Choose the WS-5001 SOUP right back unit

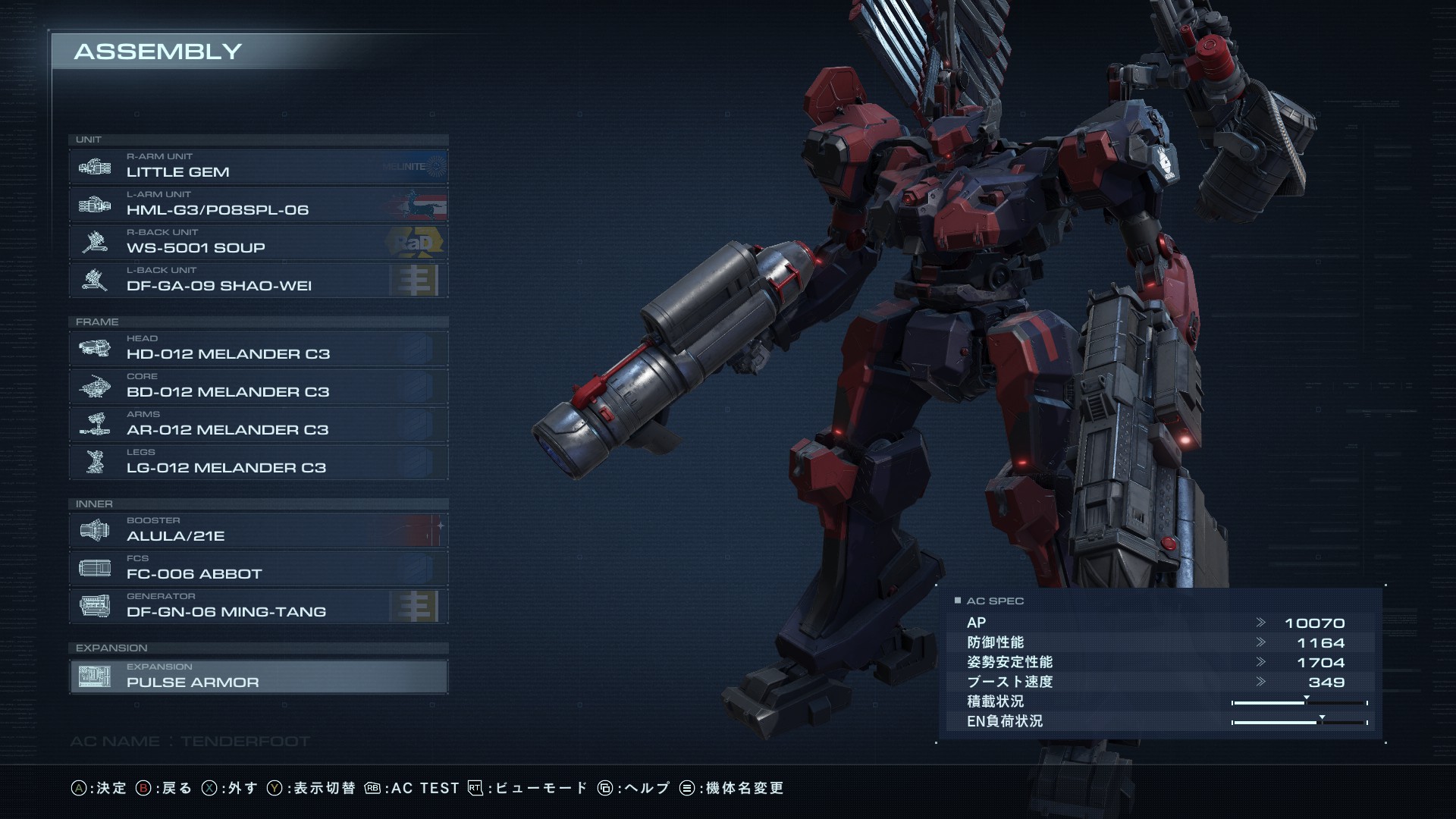pyautogui.click(x=258, y=242)
